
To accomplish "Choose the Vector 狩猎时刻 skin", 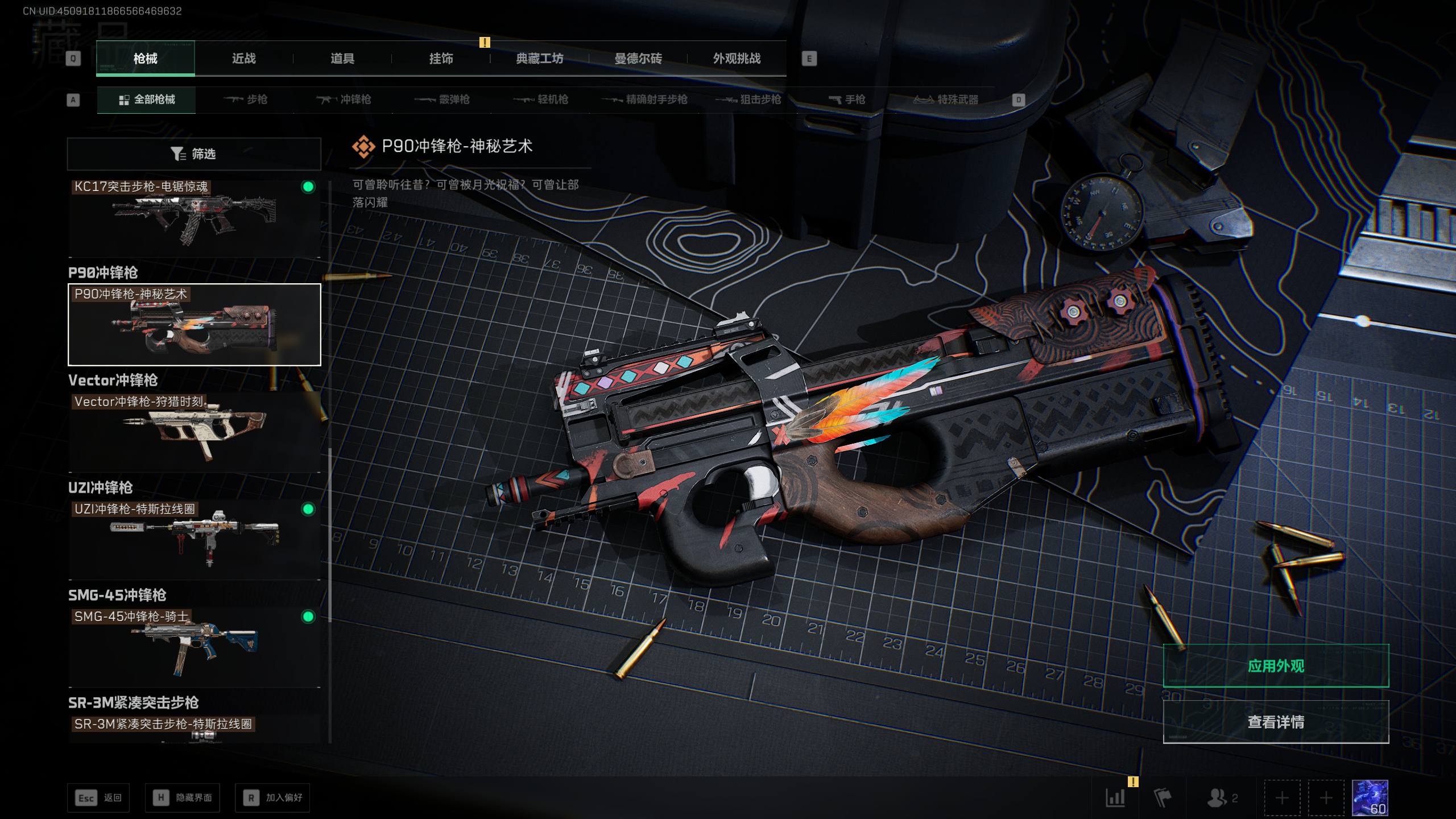I will (194, 432).
